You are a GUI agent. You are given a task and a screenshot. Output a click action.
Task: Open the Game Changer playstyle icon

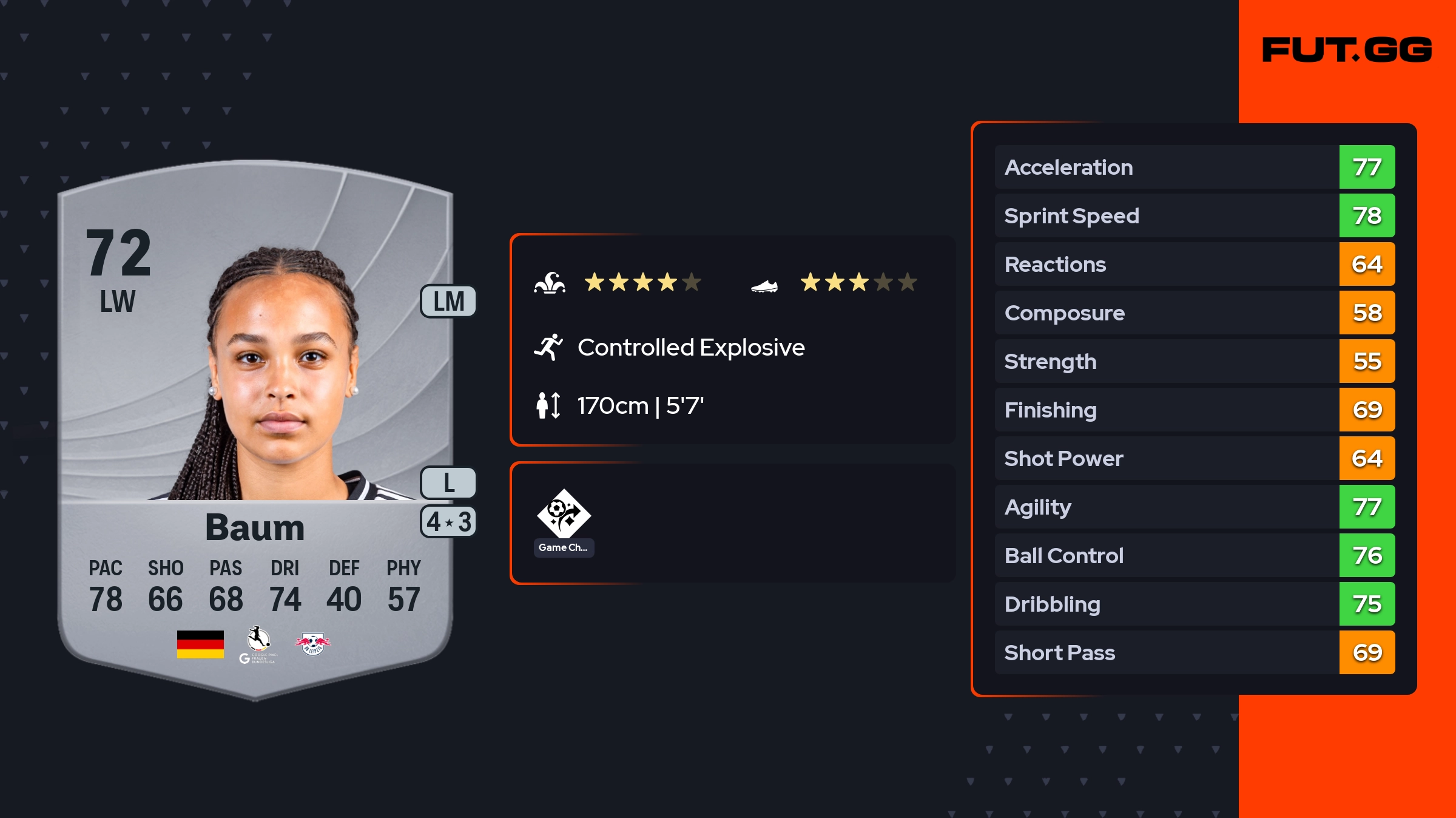pos(564,515)
